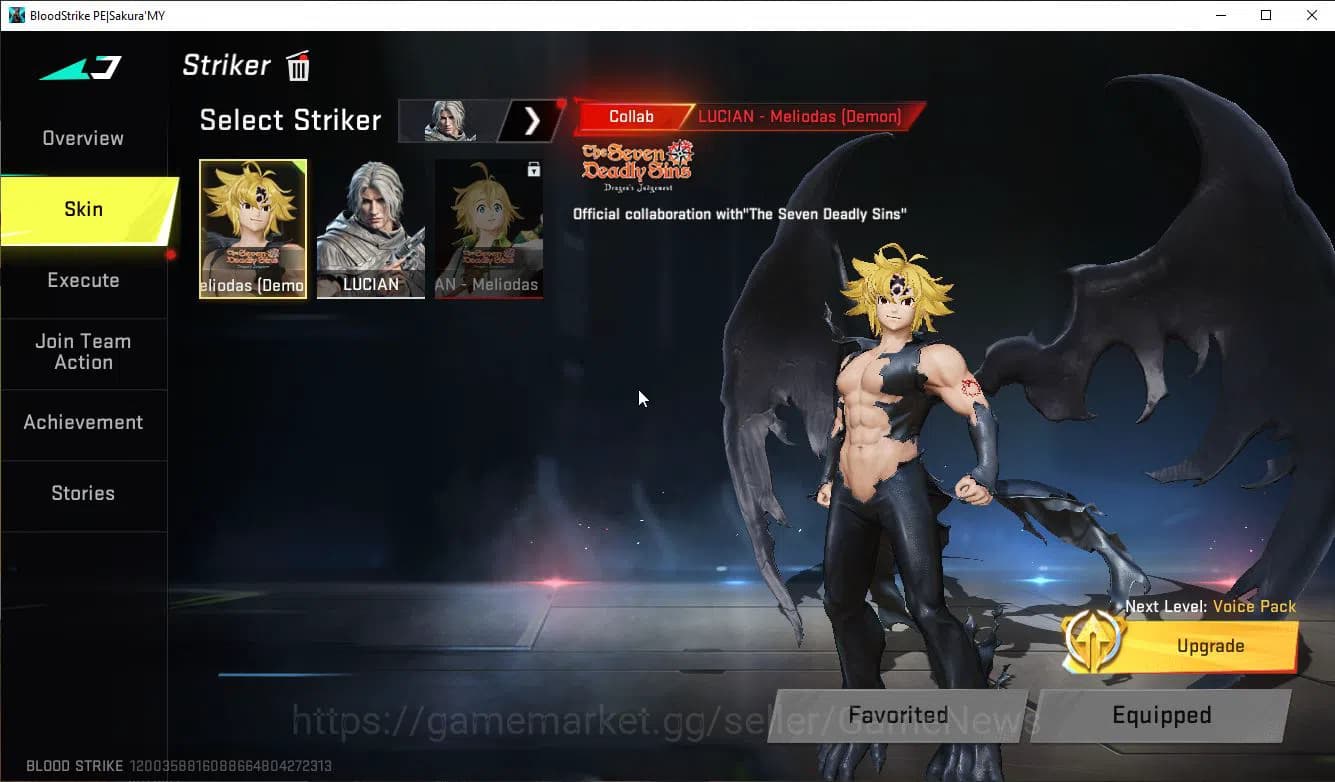Expand the striker selector using the arrow chevron
Image resolution: width=1335 pixels, height=782 pixels.
coord(531,120)
